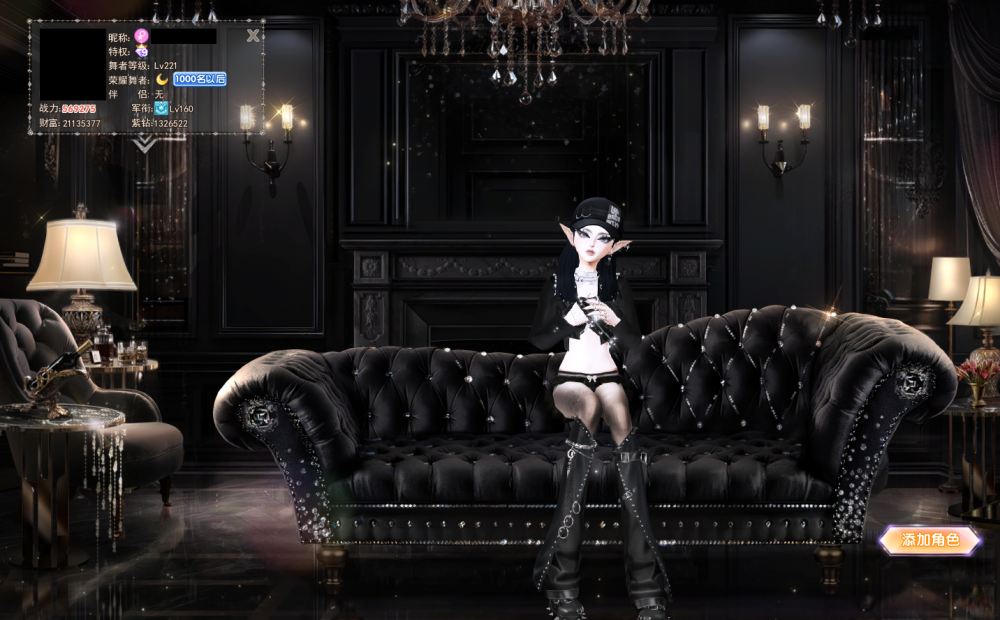Click the 1000名以后 ranking badge
The width and height of the screenshot is (1000, 620).
(199, 79)
